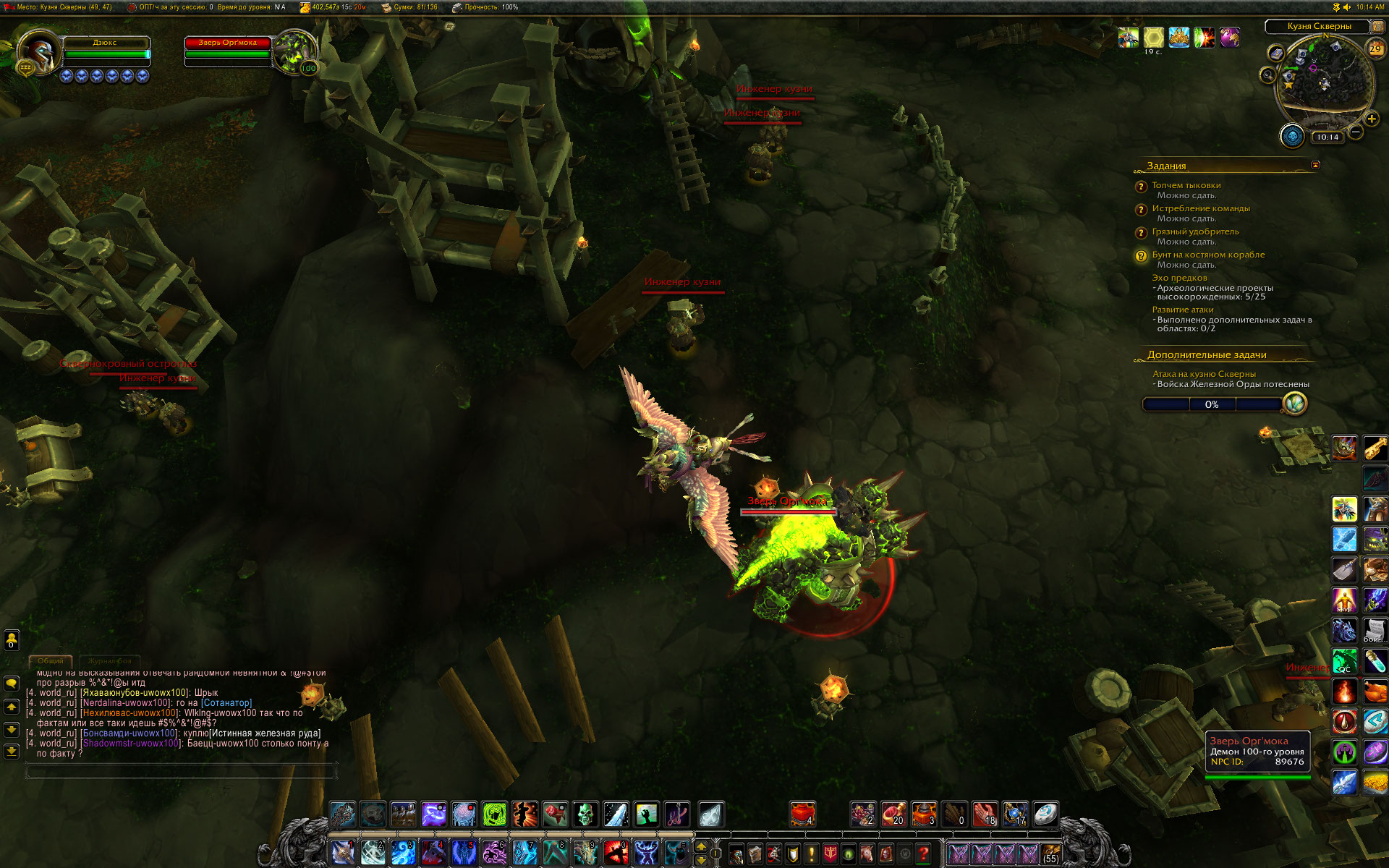Select the Зверь Орг'мока target portrait
Screen dimensions: 1389x868
[294, 52]
